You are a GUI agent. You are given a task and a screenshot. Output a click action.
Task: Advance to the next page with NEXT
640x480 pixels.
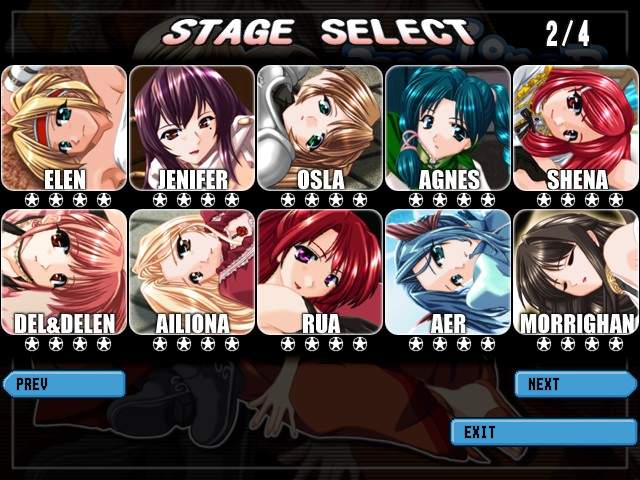pos(575,384)
